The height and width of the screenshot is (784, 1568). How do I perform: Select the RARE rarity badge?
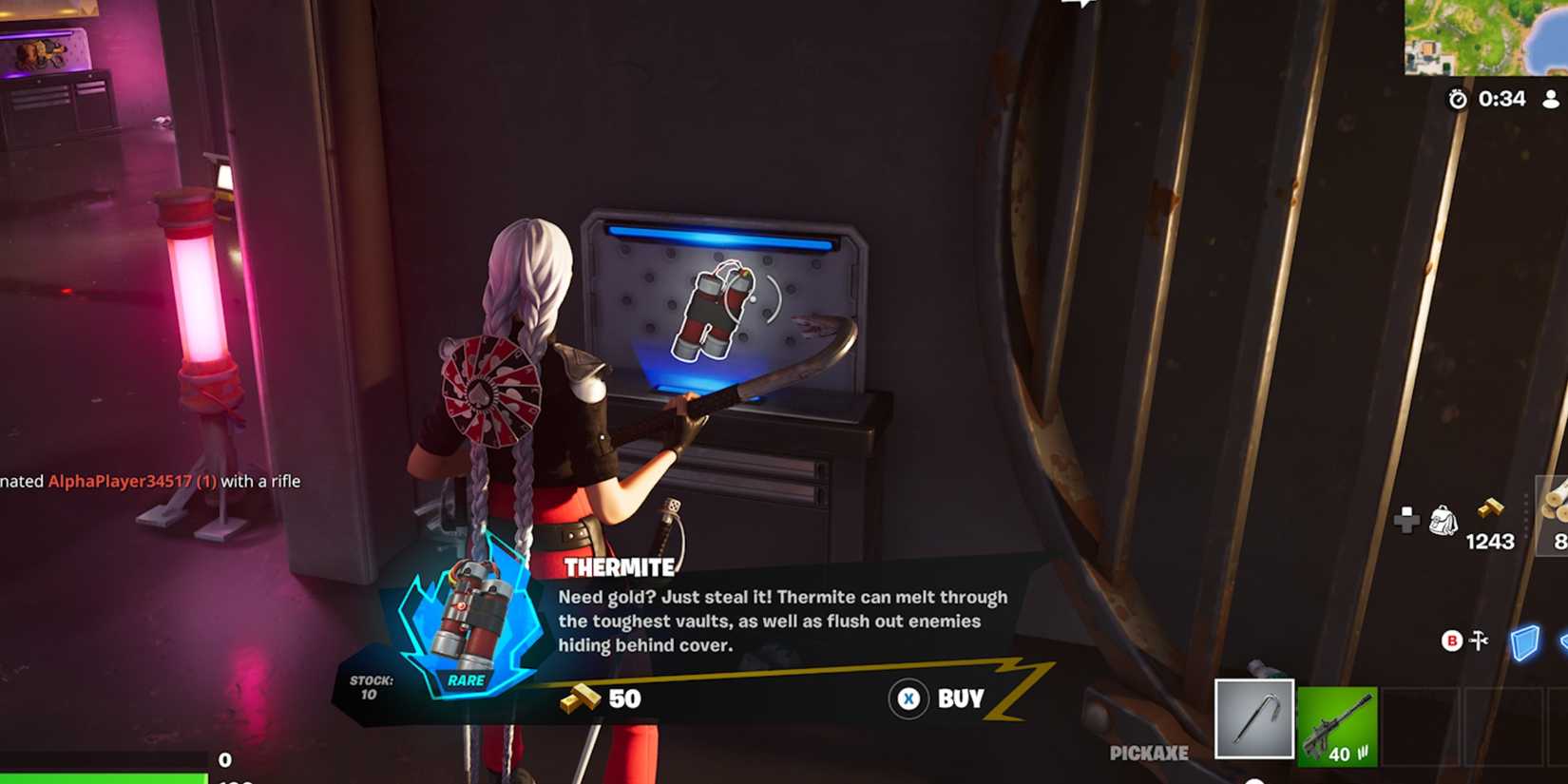466,680
